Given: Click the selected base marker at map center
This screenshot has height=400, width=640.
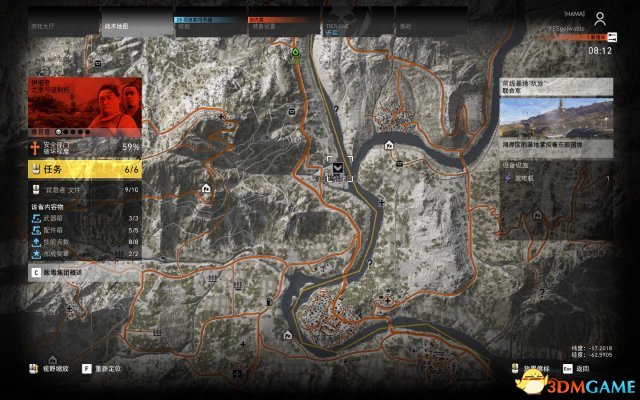Looking at the screenshot, I should (x=338, y=167).
